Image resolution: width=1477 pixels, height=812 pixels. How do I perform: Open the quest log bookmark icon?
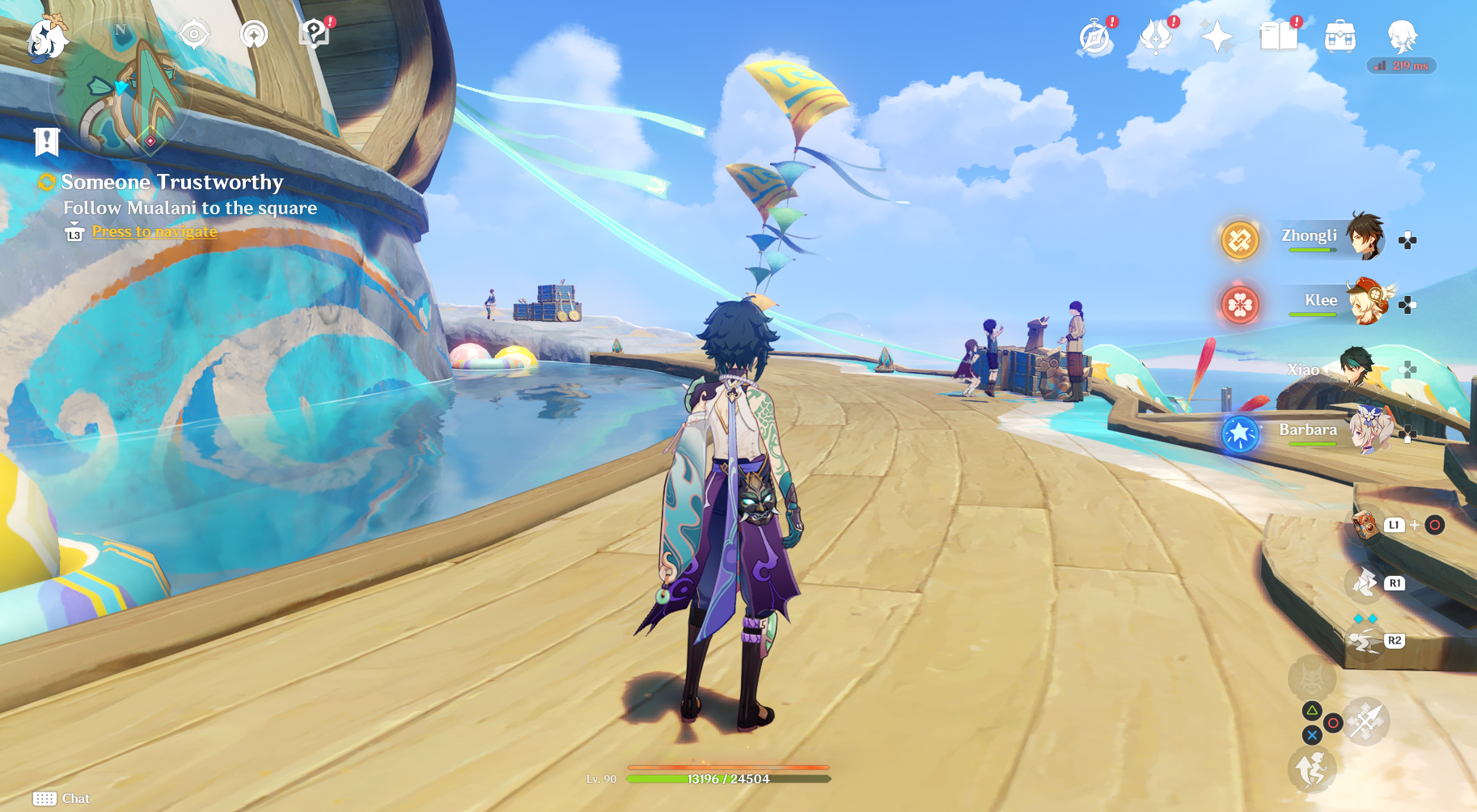tap(47, 142)
